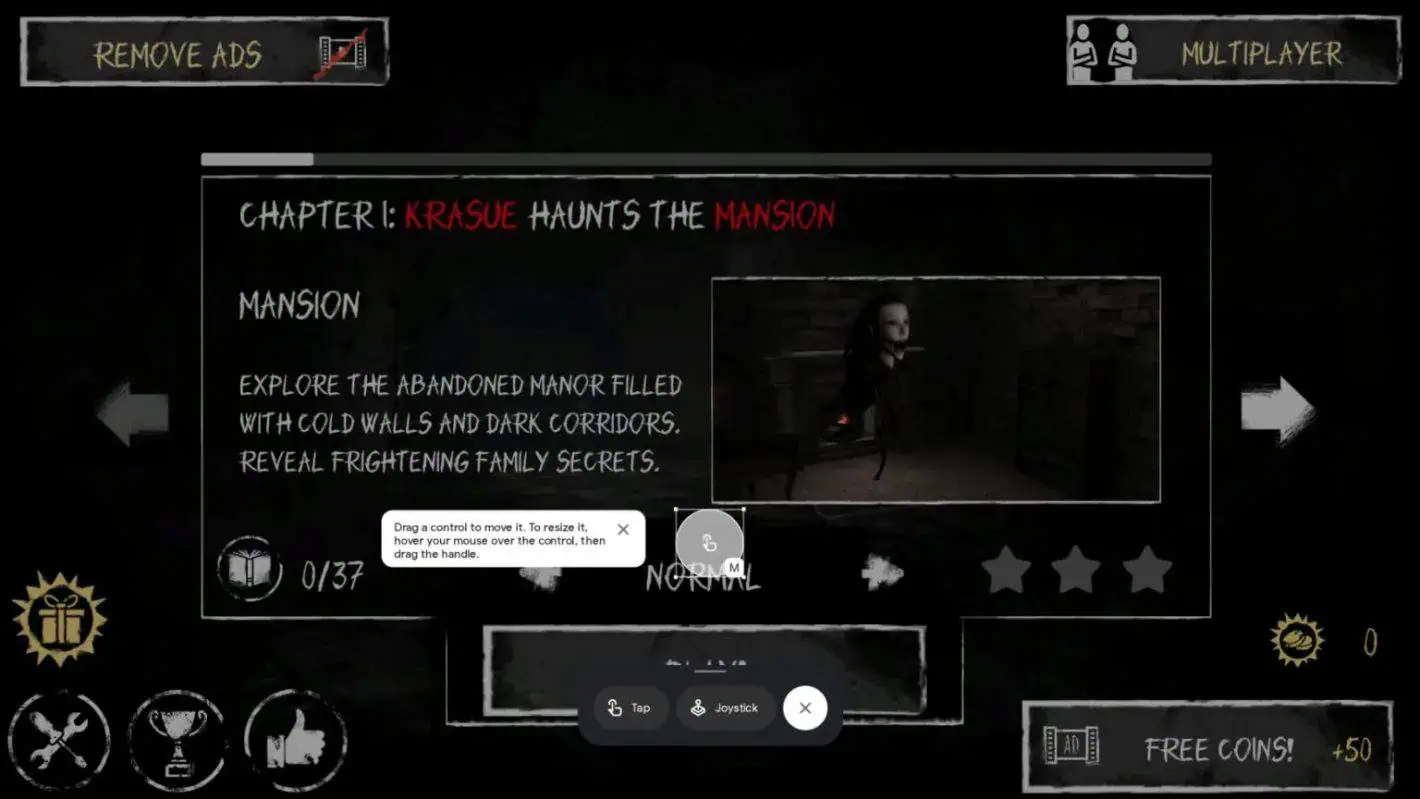
Task: Select Joystick control mode
Action: tap(724, 708)
